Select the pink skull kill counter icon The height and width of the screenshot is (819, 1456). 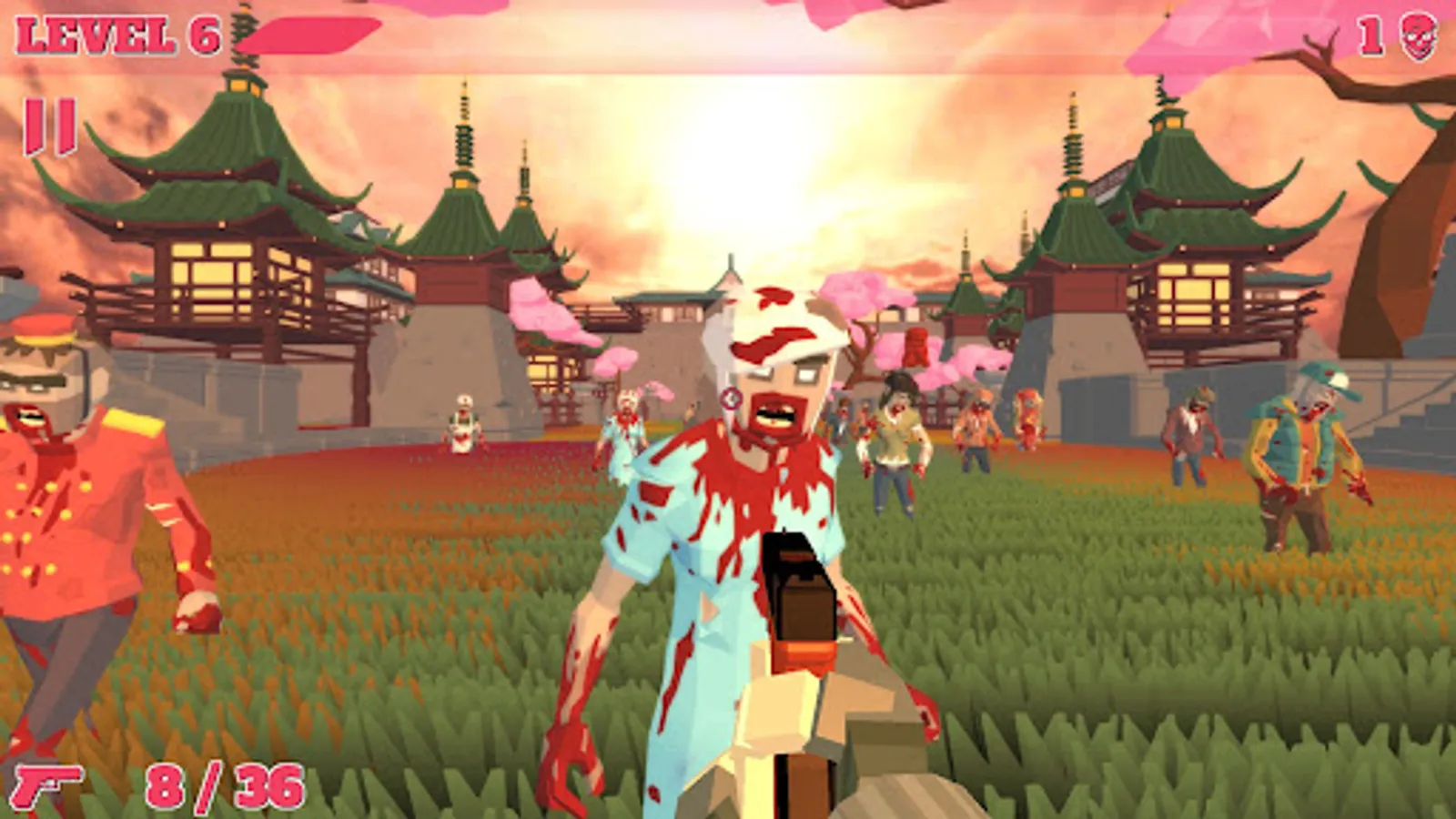tap(1421, 35)
